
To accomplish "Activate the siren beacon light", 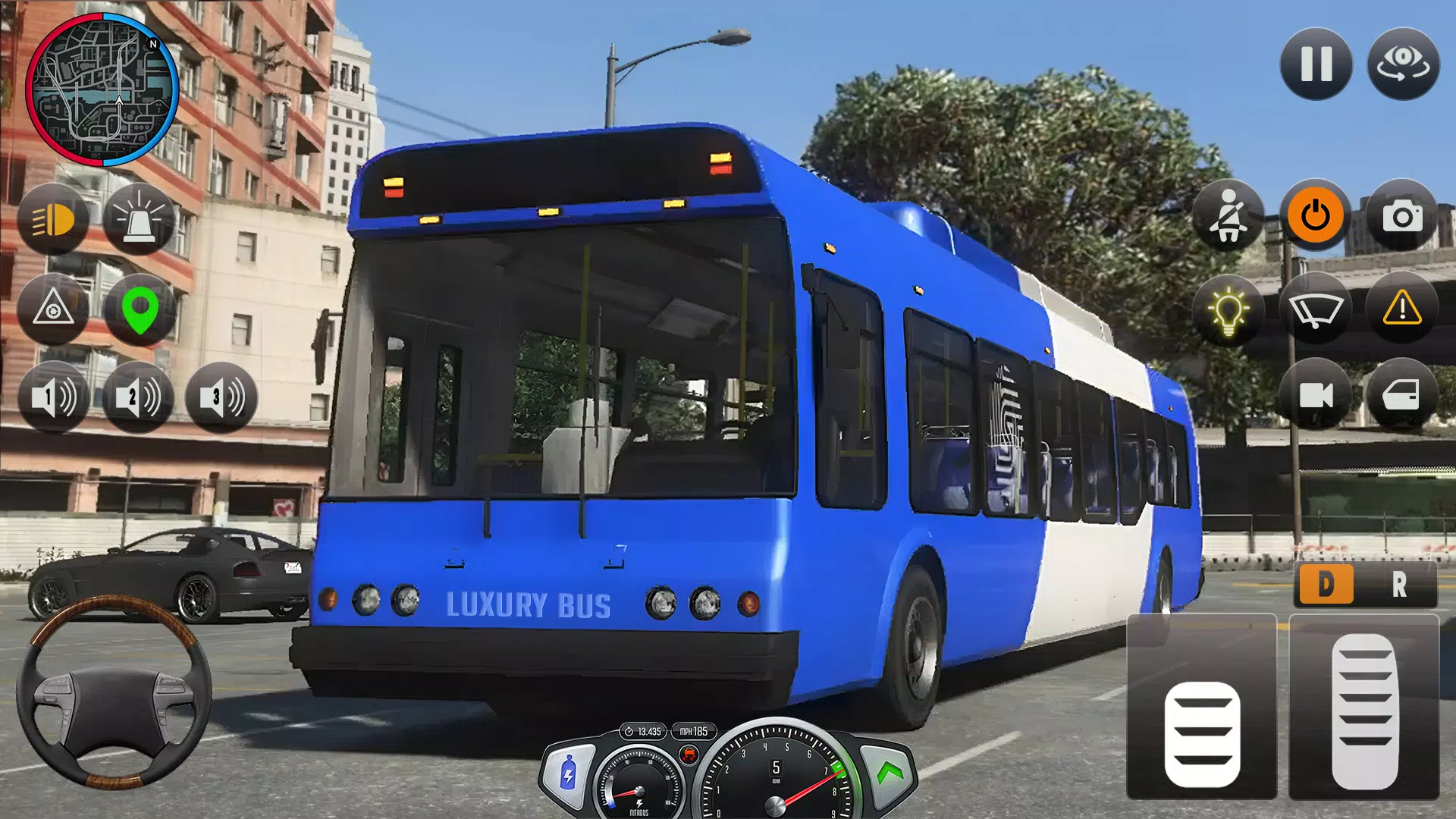I will (x=139, y=220).
